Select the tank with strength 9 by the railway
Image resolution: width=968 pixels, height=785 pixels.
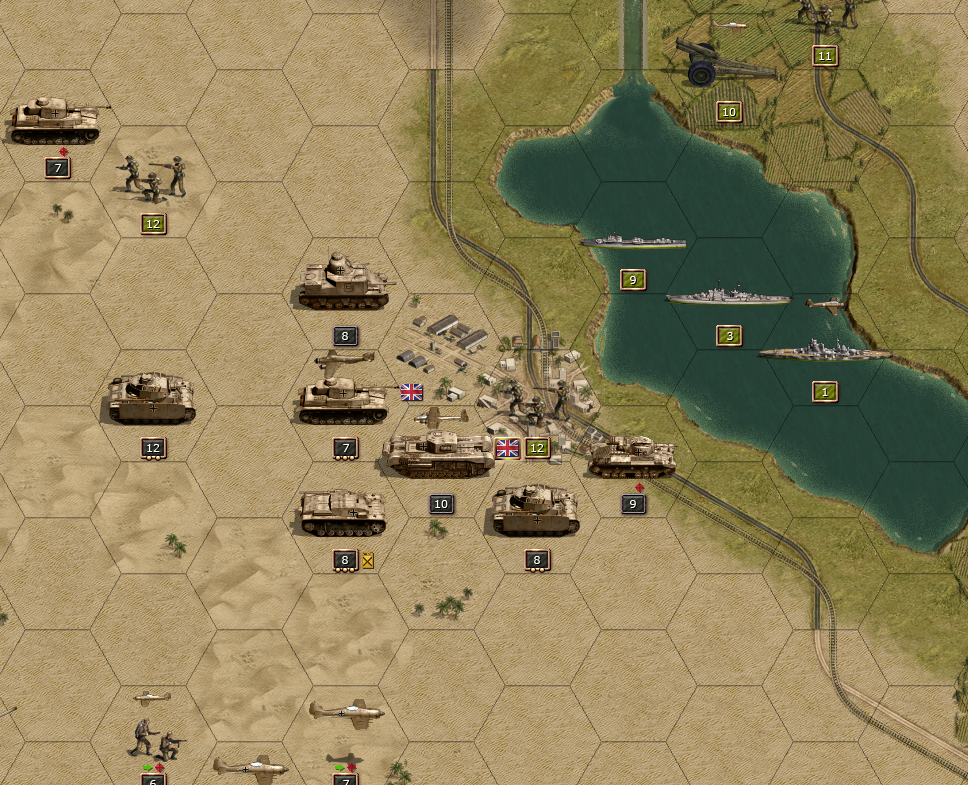coord(632,458)
